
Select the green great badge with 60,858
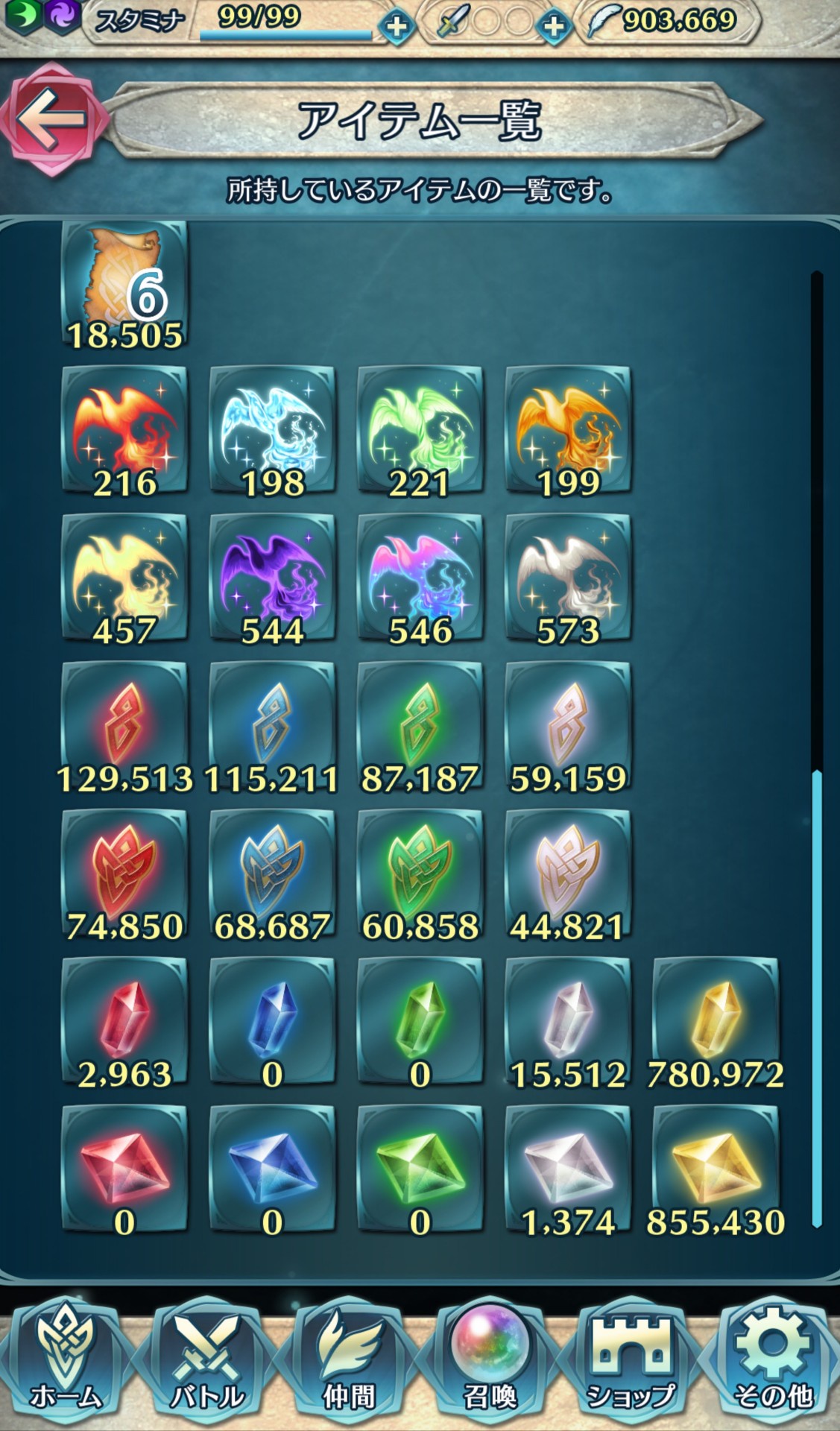pyautogui.click(x=420, y=874)
